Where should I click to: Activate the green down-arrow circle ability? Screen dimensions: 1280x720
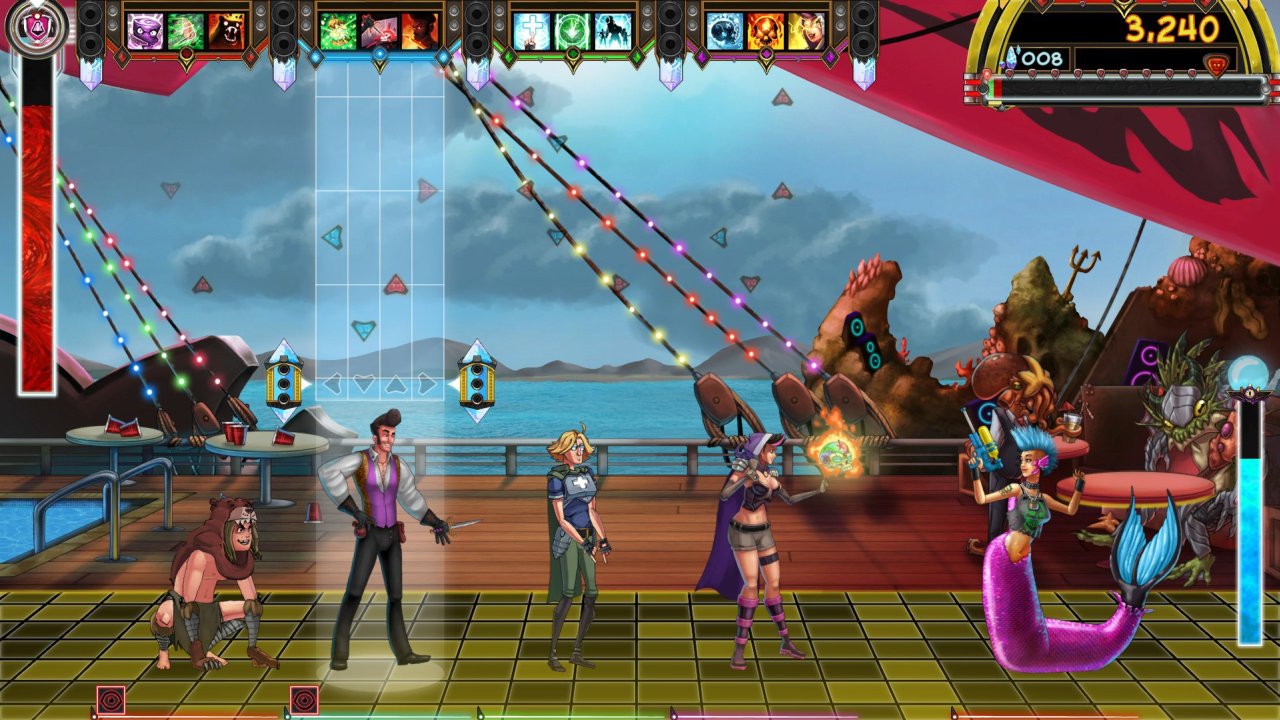(573, 31)
